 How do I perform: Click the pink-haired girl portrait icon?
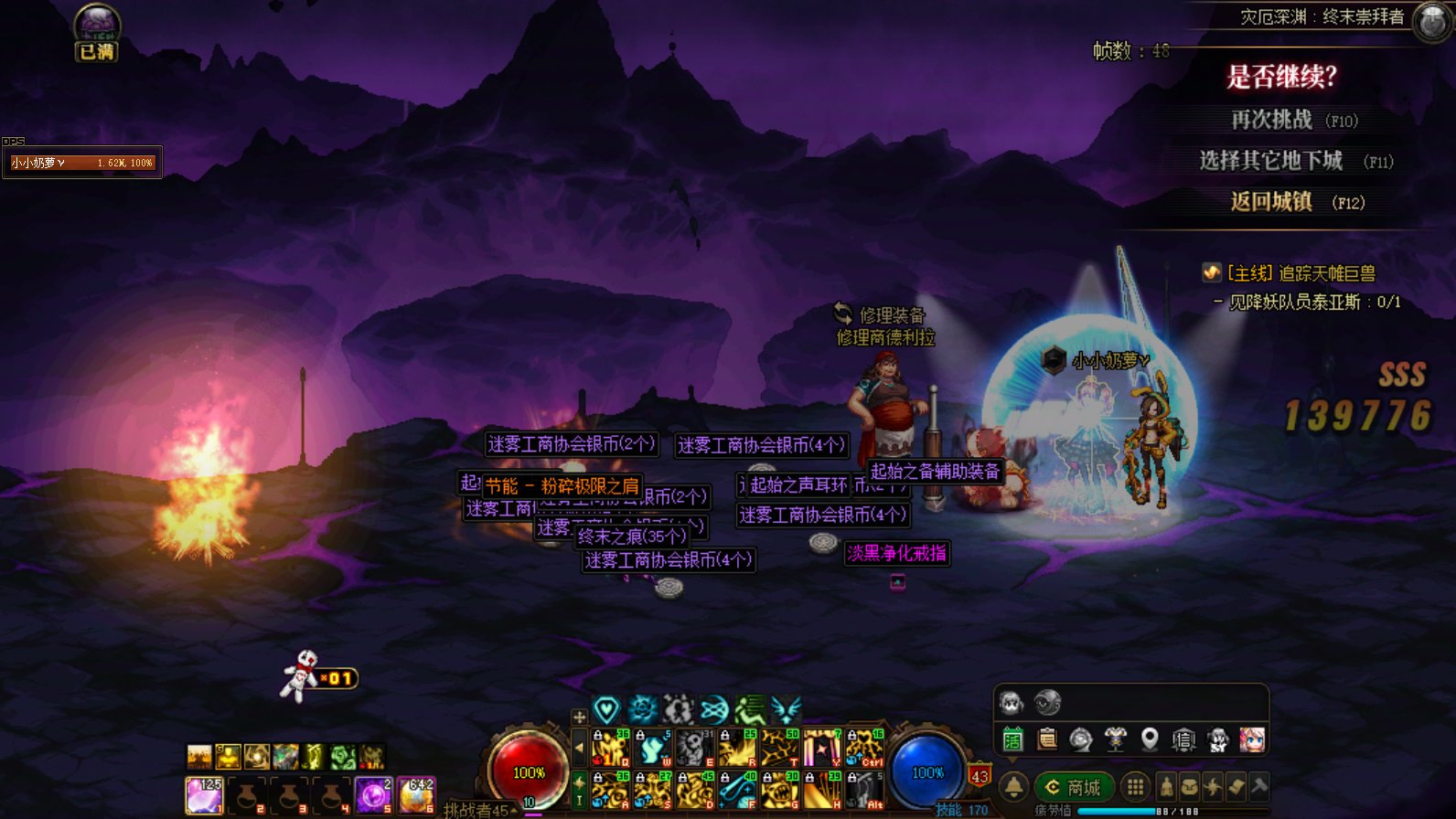1252,739
